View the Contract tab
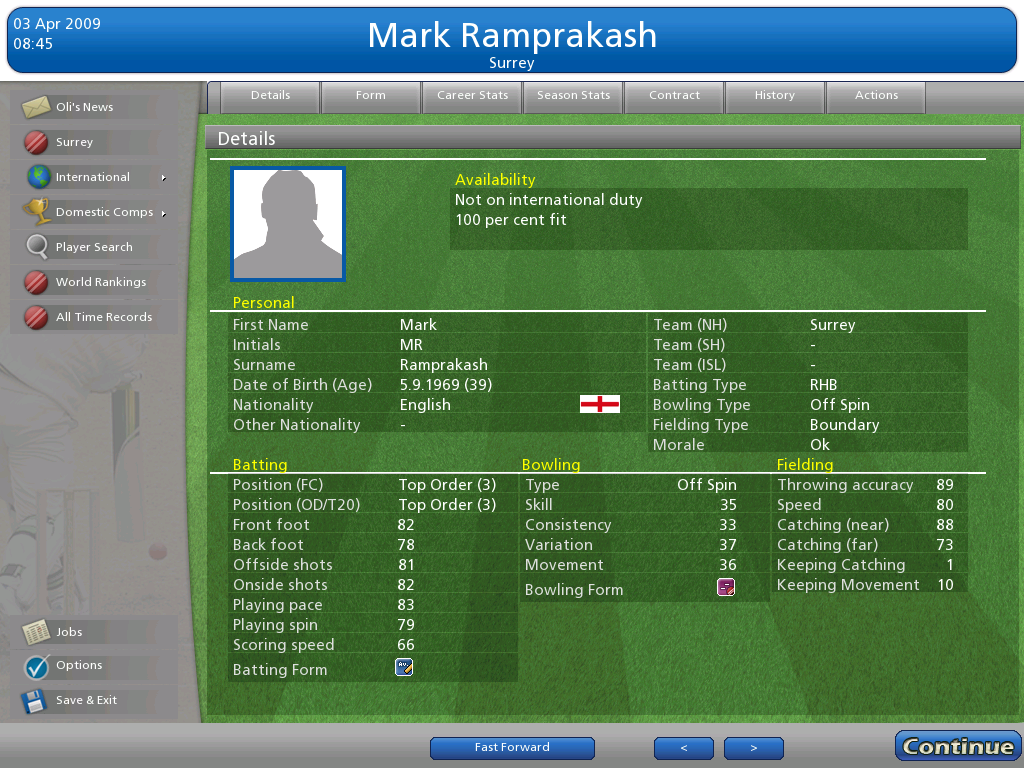1024x768 pixels. point(675,96)
